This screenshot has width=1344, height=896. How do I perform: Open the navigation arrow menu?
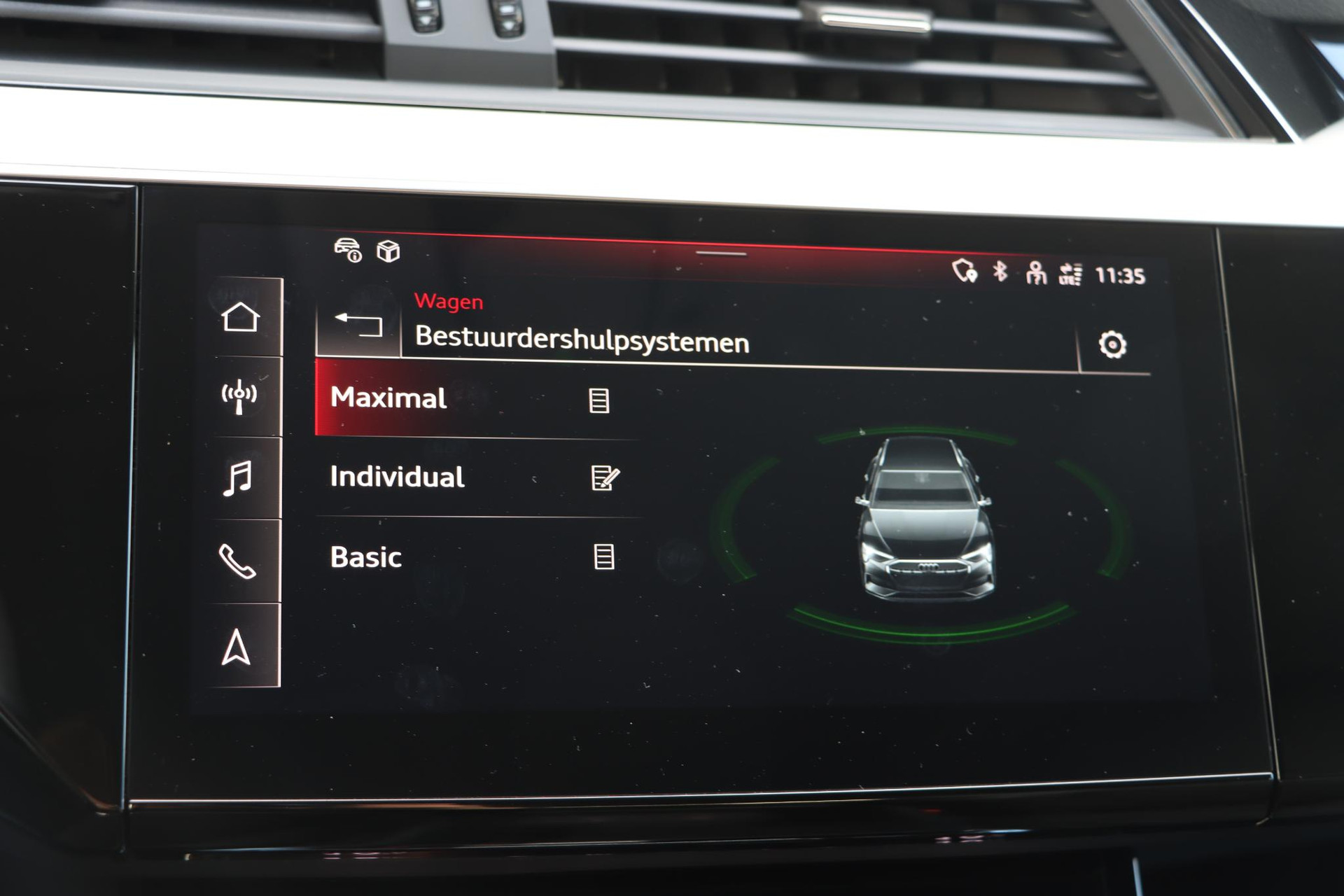(236, 647)
